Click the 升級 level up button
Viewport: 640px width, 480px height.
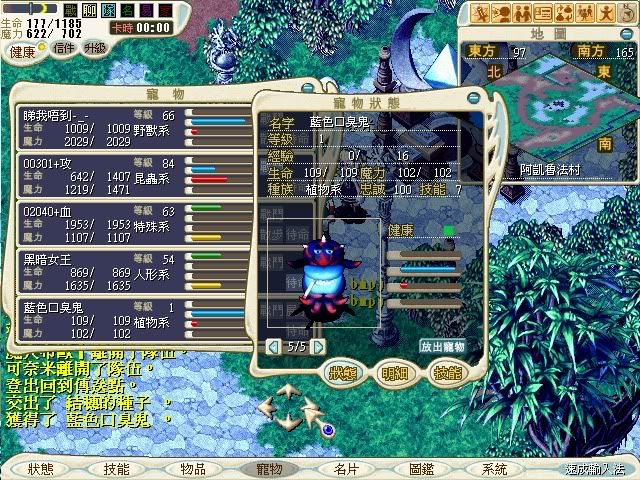[96, 47]
